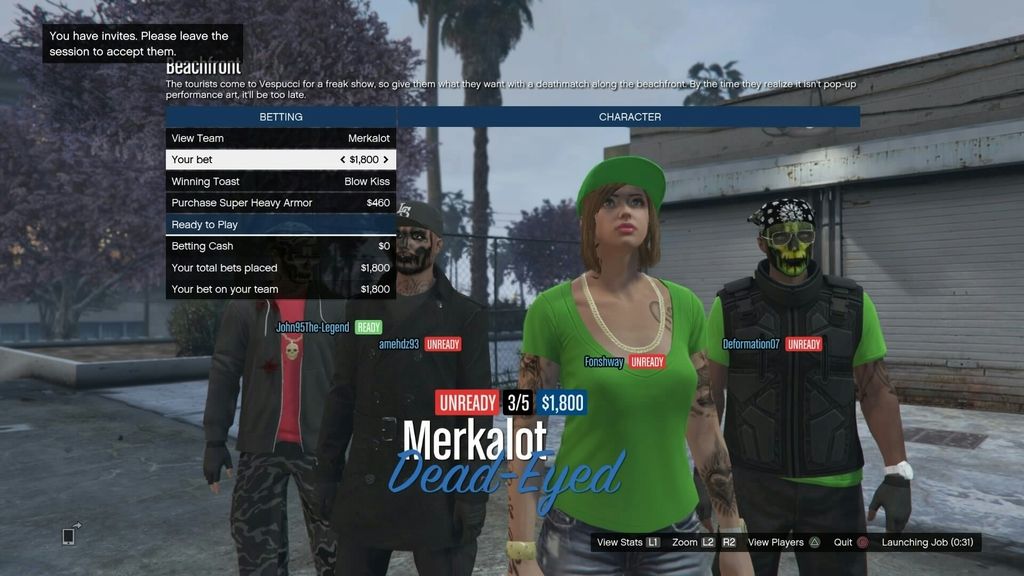This screenshot has height=576, width=1024.
Task: Purchase Super Heavy Armor for $460
Action: click(x=281, y=203)
